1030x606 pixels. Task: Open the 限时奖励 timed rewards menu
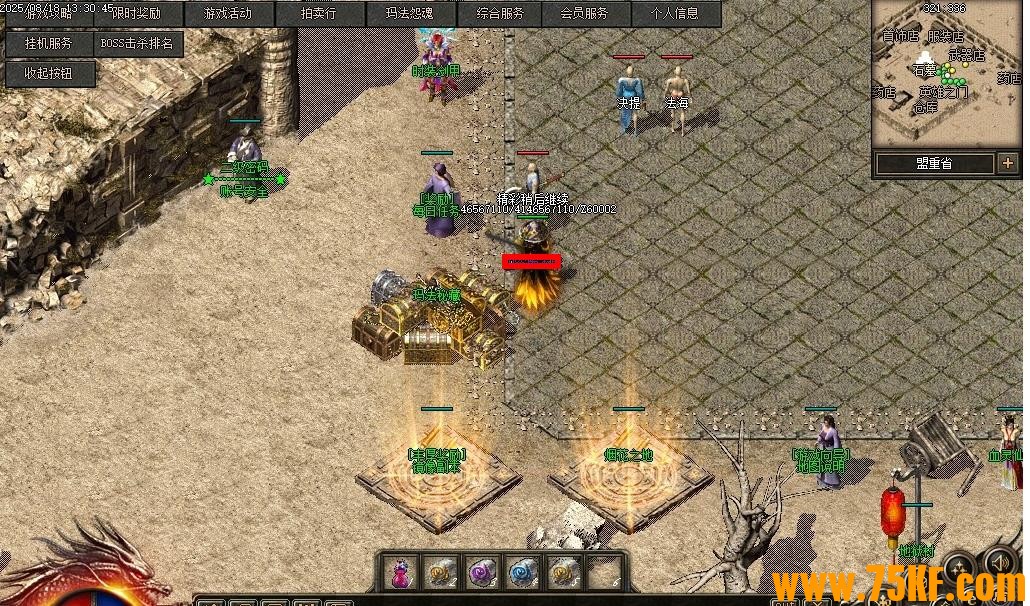point(137,14)
